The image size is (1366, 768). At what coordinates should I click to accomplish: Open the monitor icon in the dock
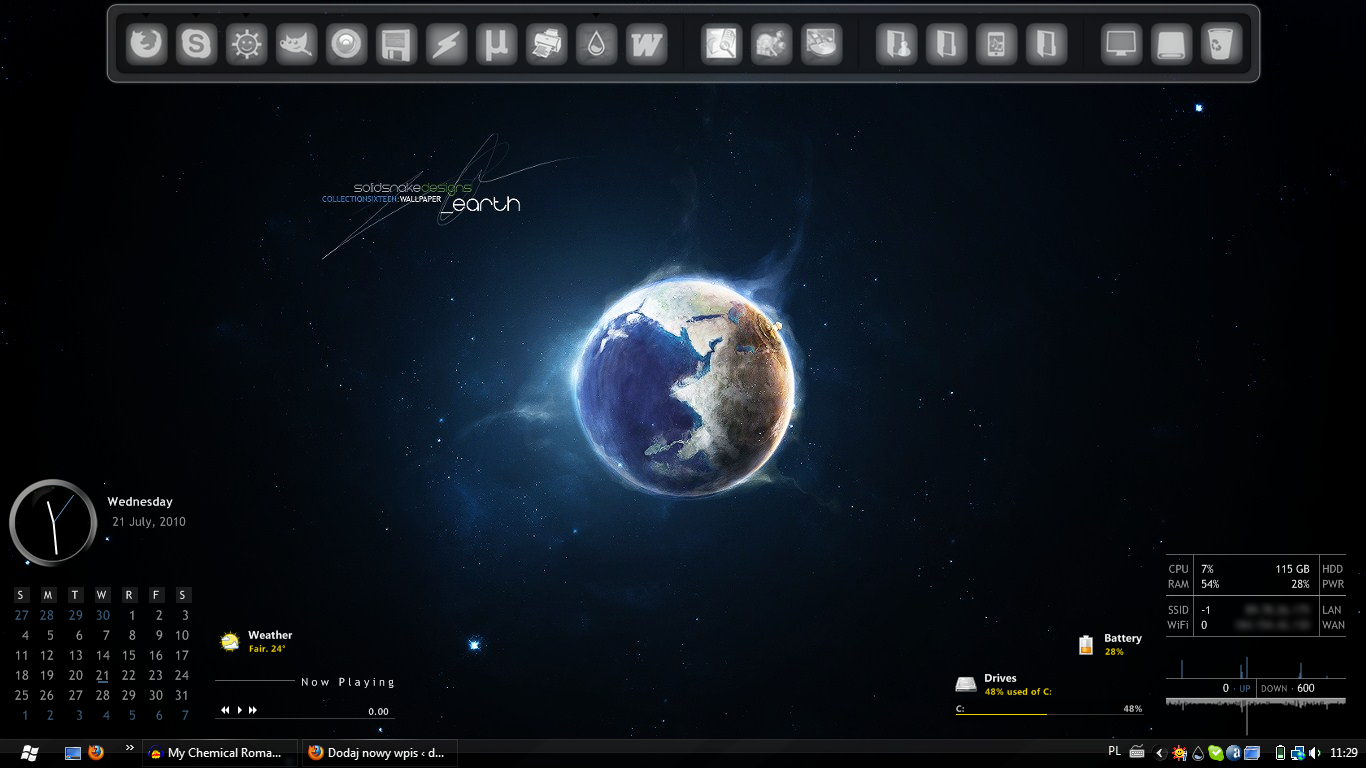tap(1121, 45)
